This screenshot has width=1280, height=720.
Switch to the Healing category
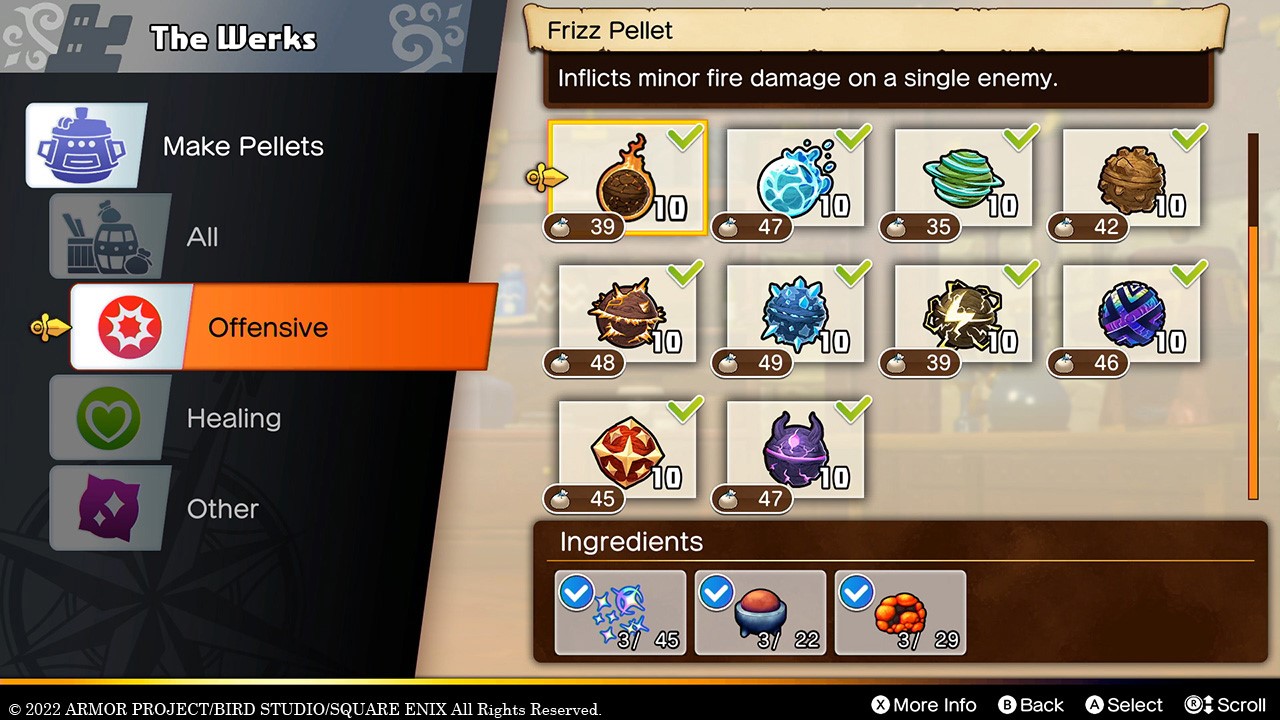[x=233, y=418]
